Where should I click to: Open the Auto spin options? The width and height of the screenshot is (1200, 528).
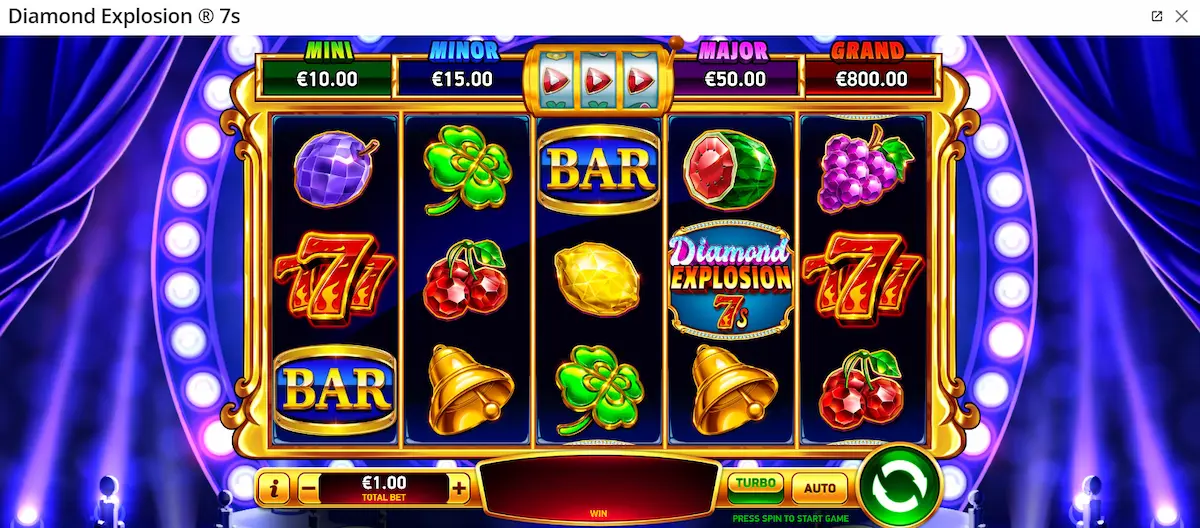click(820, 489)
